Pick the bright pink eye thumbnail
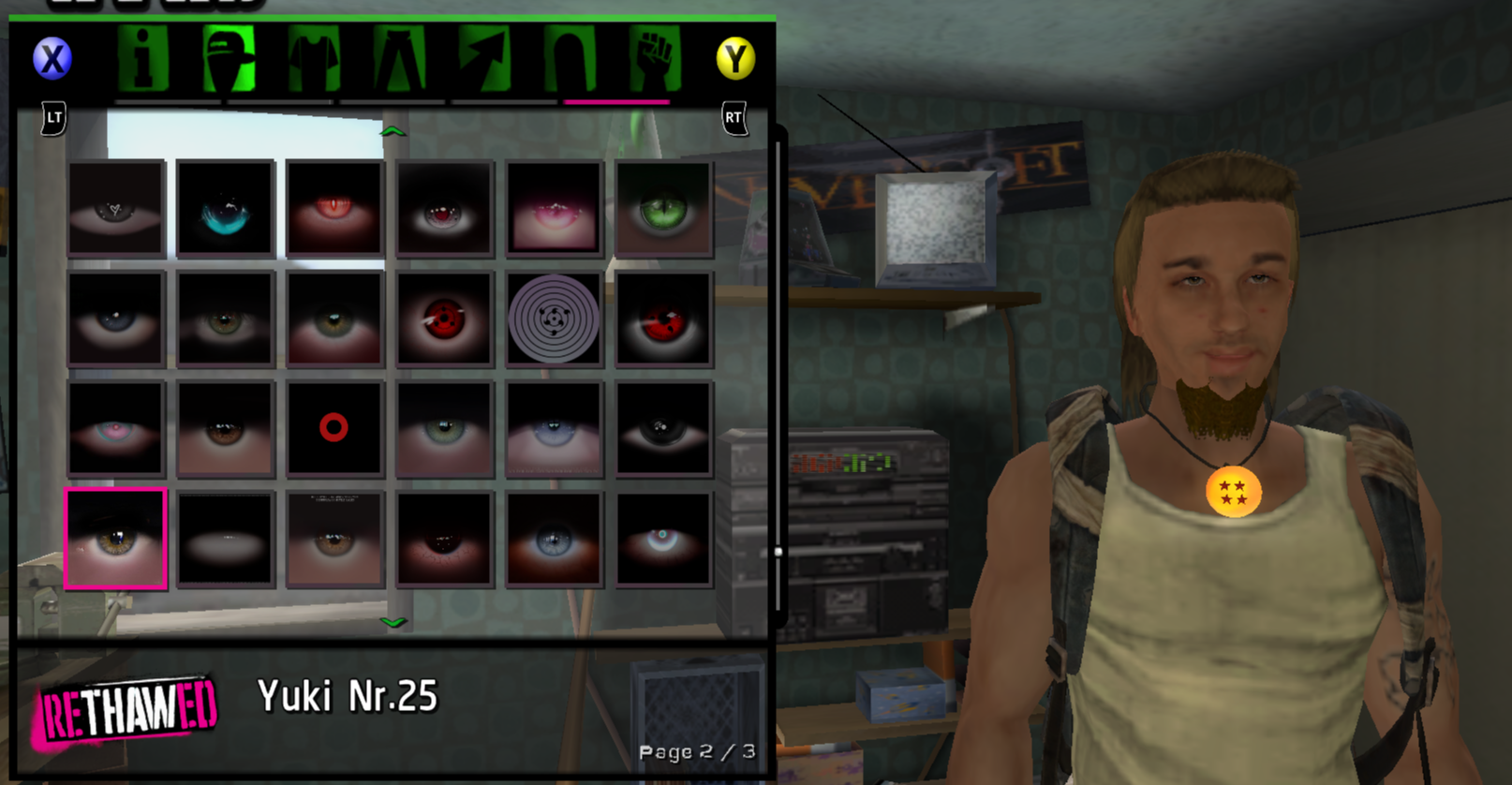The height and width of the screenshot is (785, 1512). tap(554, 209)
